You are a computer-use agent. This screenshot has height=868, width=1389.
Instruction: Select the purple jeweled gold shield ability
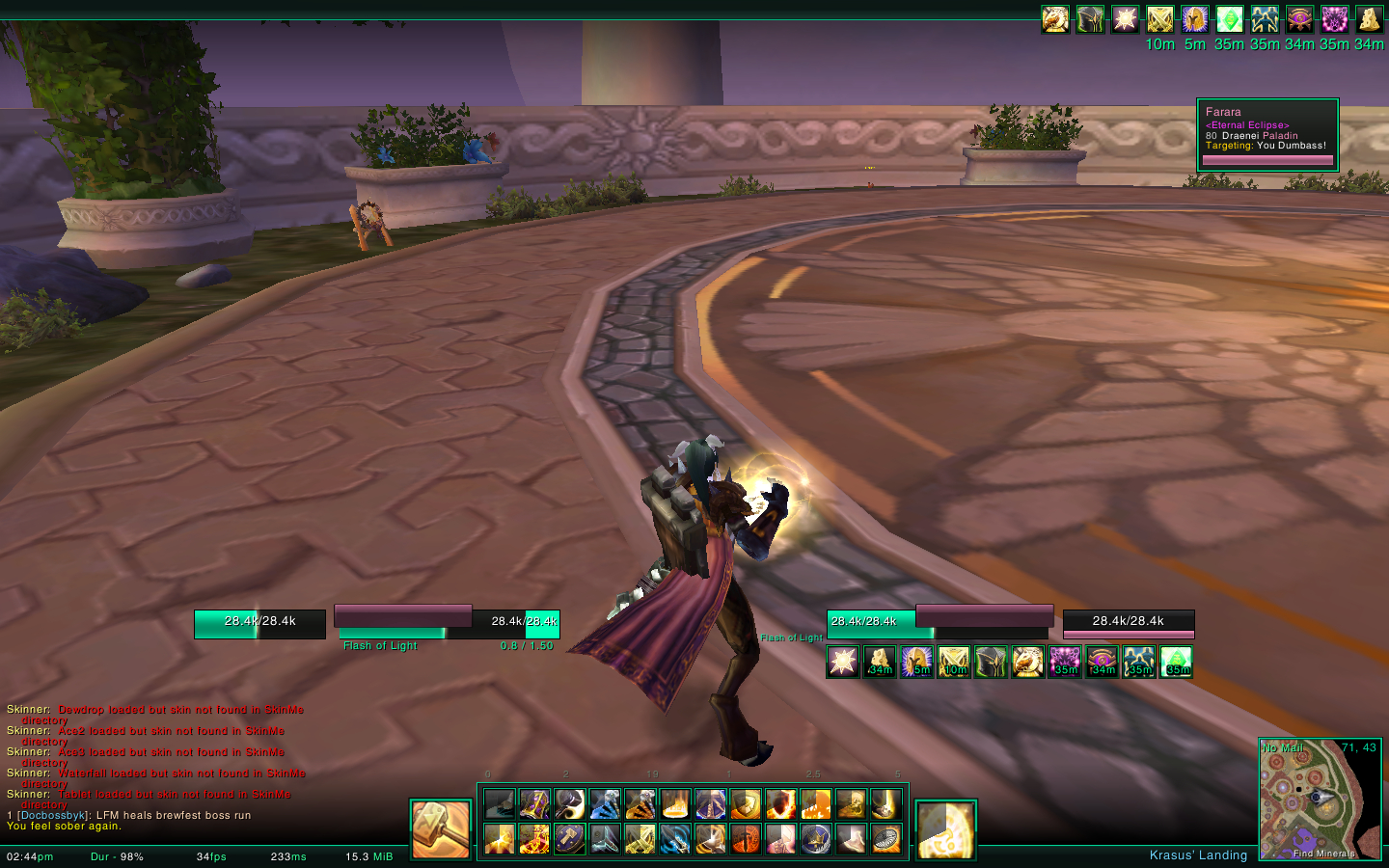(x=534, y=803)
